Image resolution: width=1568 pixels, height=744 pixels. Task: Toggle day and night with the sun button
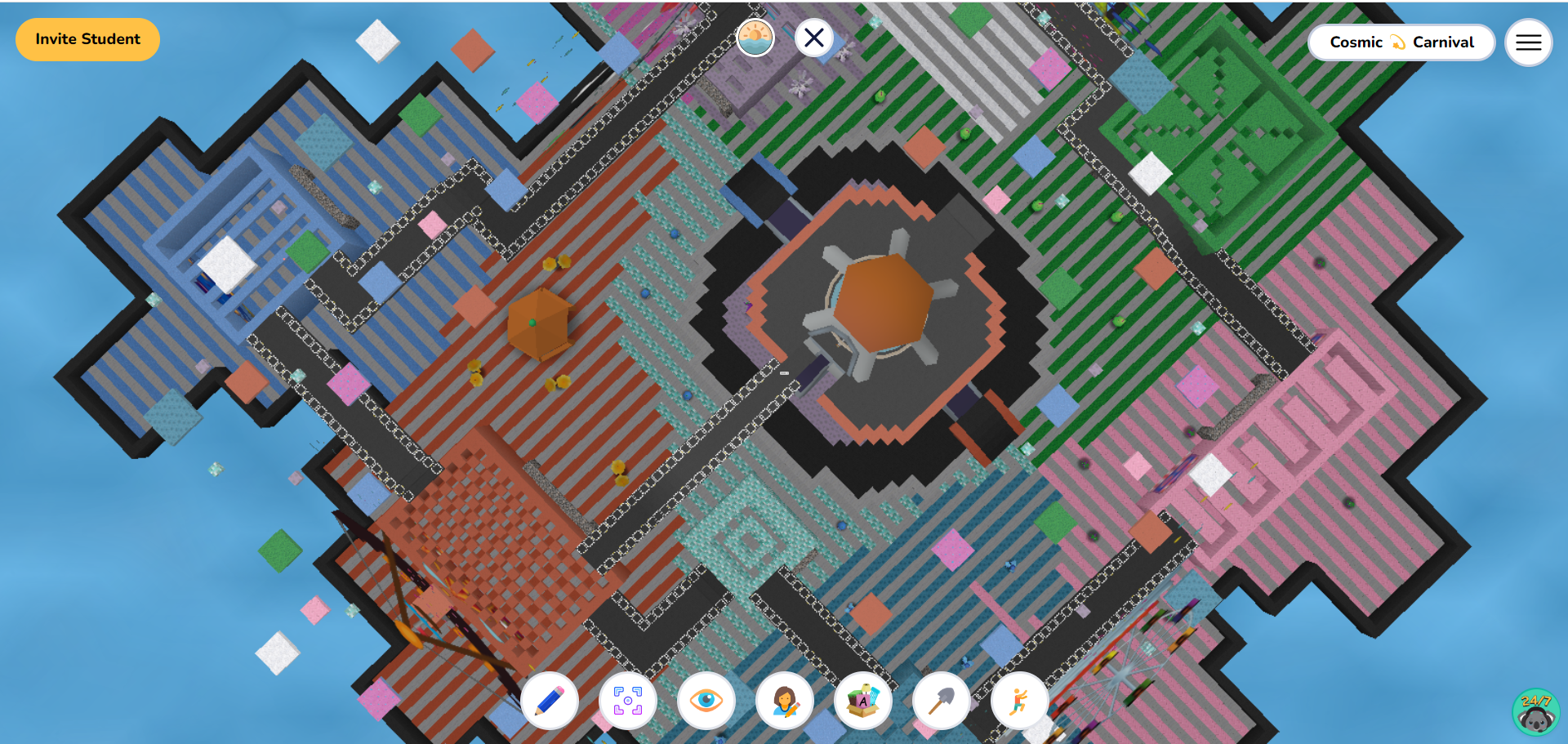tap(755, 38)
